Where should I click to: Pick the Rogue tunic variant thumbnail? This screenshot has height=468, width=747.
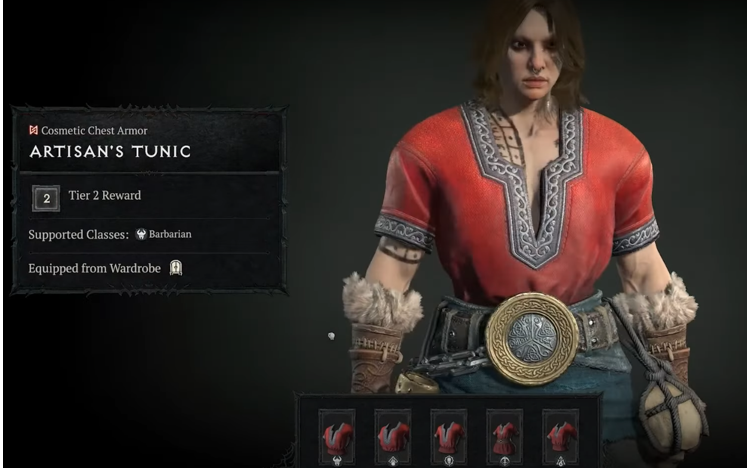[504, 437]
